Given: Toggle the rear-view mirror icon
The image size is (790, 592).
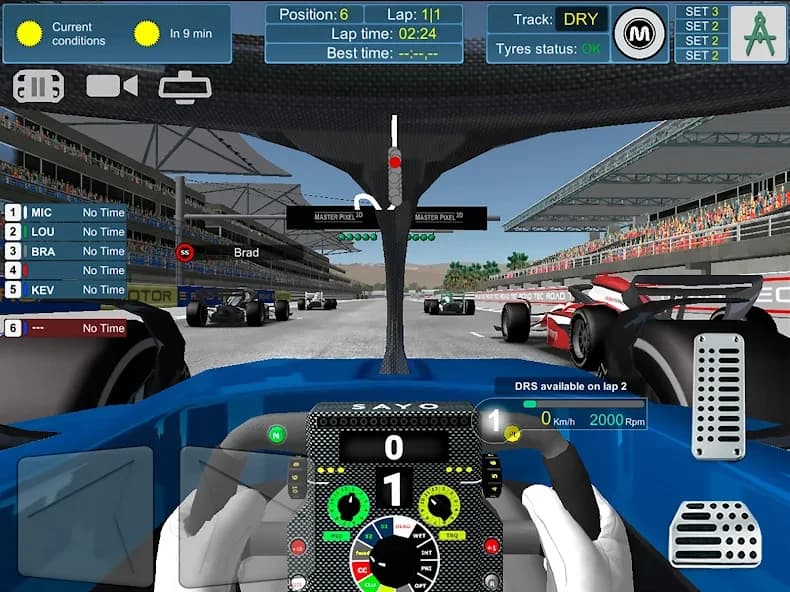Looking at the screenshot, I should tap(185, 87).
